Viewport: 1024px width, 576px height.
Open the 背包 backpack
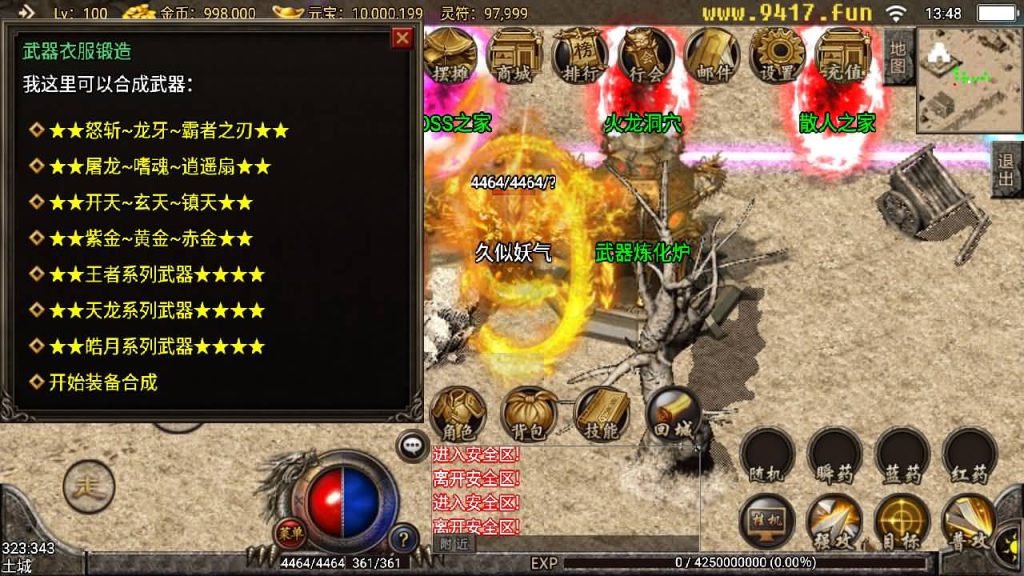point(529,414)
